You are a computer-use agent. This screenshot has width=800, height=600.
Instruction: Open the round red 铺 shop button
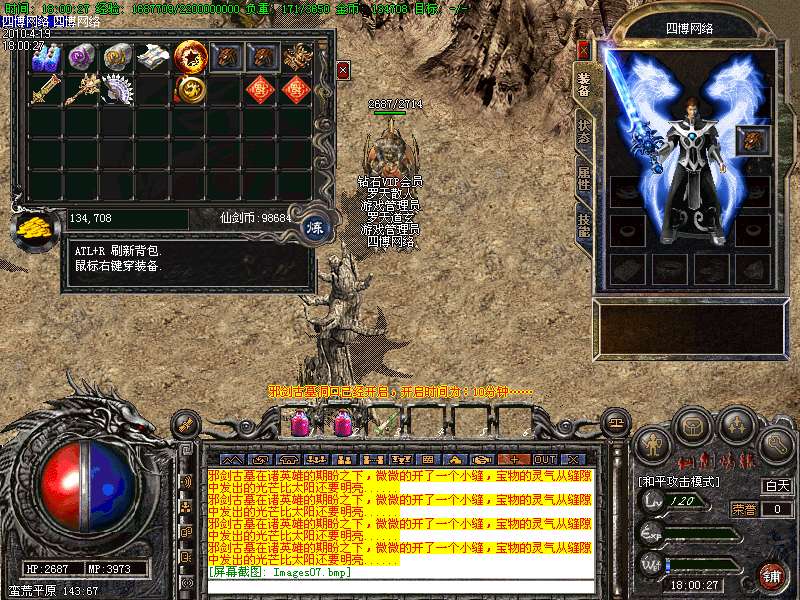tap(772, 576)
